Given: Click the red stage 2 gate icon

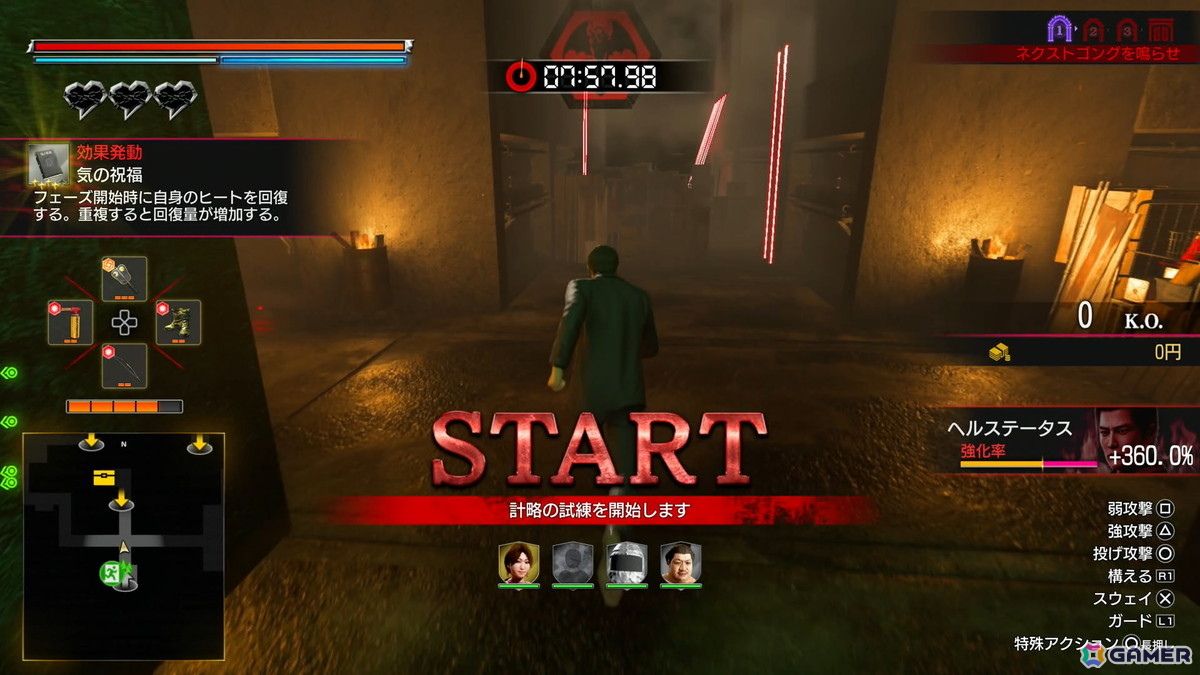Looking at the screenshot, I should click(1094, 30).
